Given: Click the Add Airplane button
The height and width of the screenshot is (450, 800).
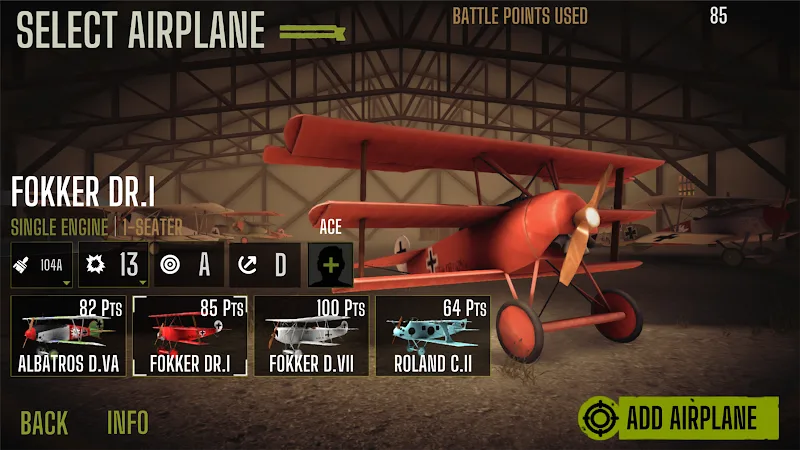Looking at the screenshot, I should [679, 418].
